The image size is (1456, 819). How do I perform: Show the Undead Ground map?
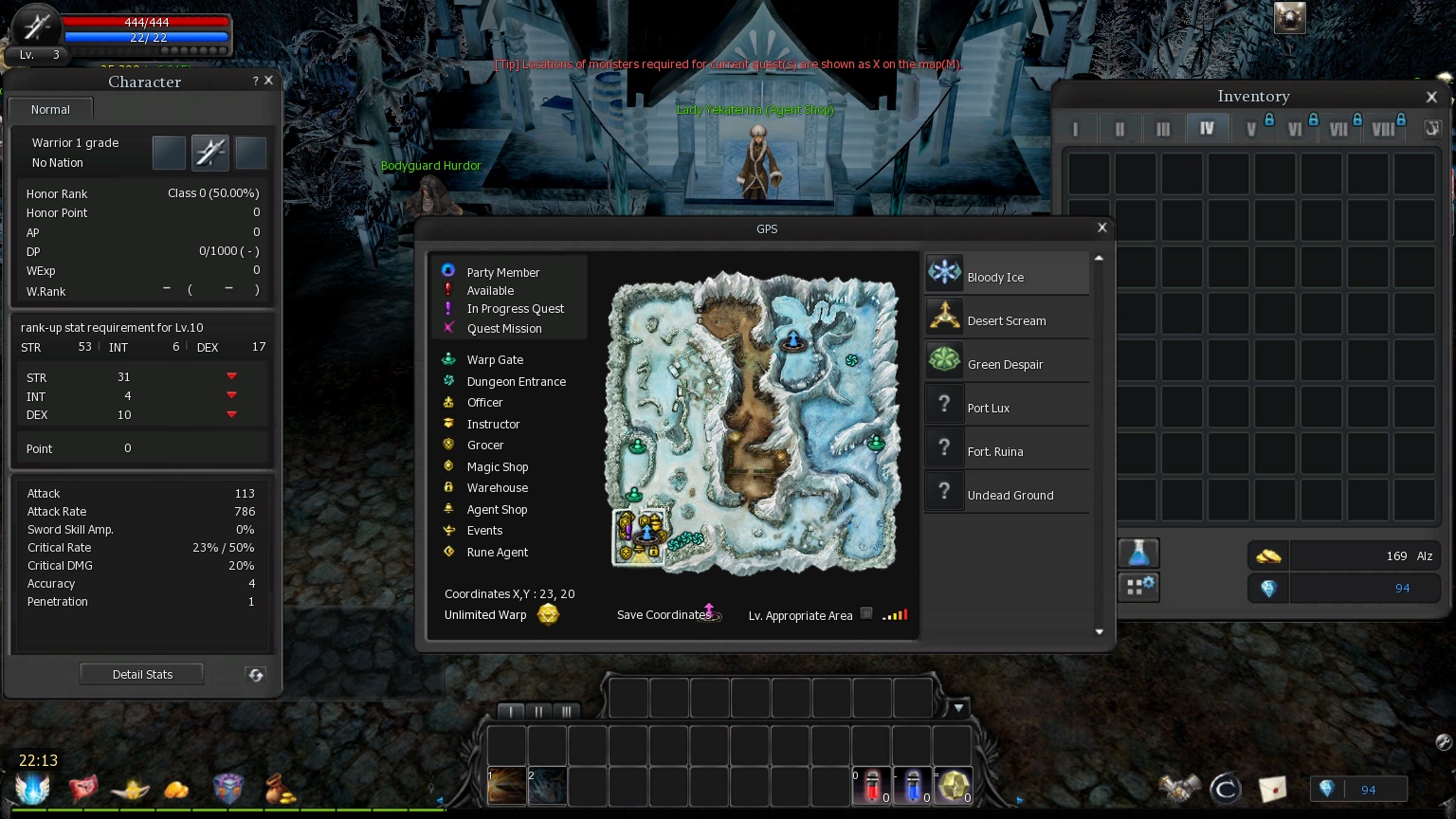pos(1007,492)
